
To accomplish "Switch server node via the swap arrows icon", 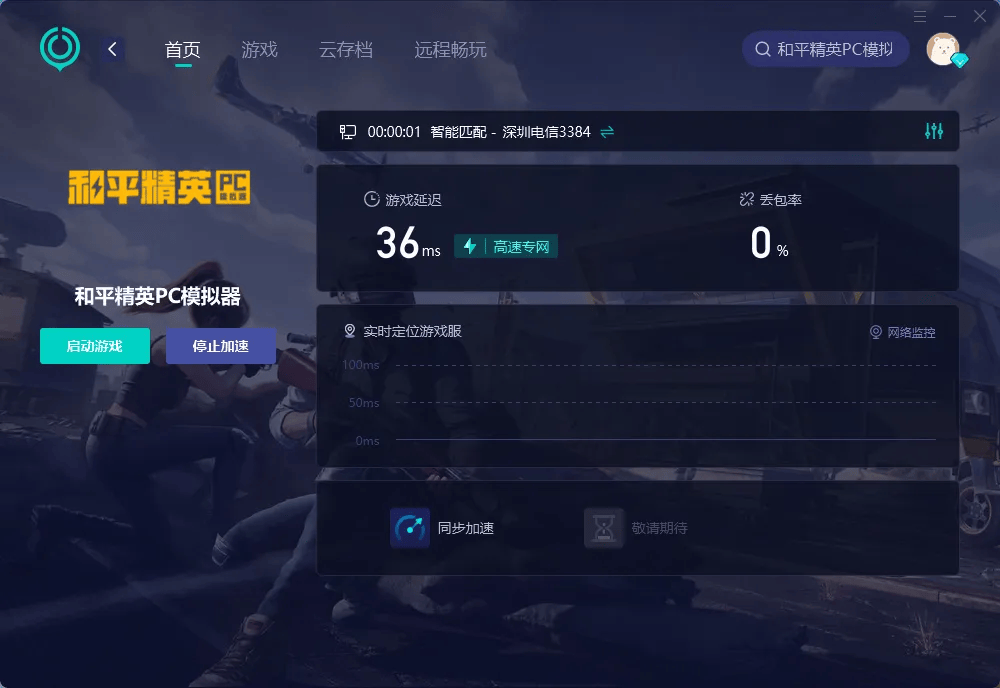I will [x=607, y=132].
